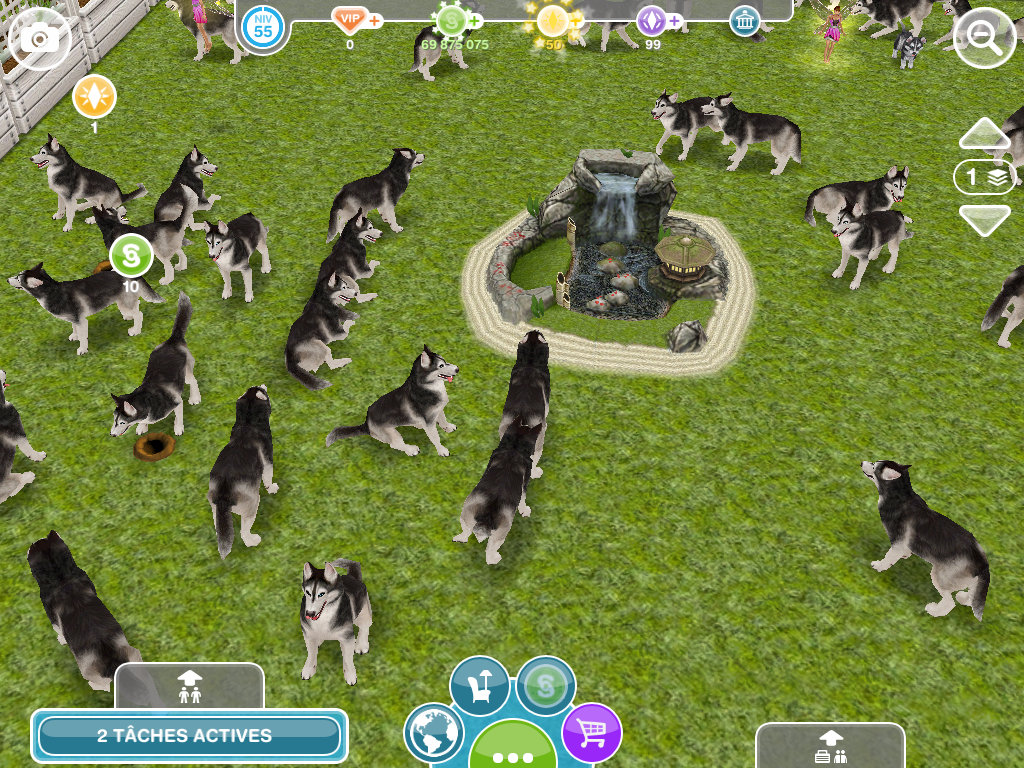Screen dimensions: 1024x768
Task: Tap the floor number 1 indicator
Action: [984, 177]
